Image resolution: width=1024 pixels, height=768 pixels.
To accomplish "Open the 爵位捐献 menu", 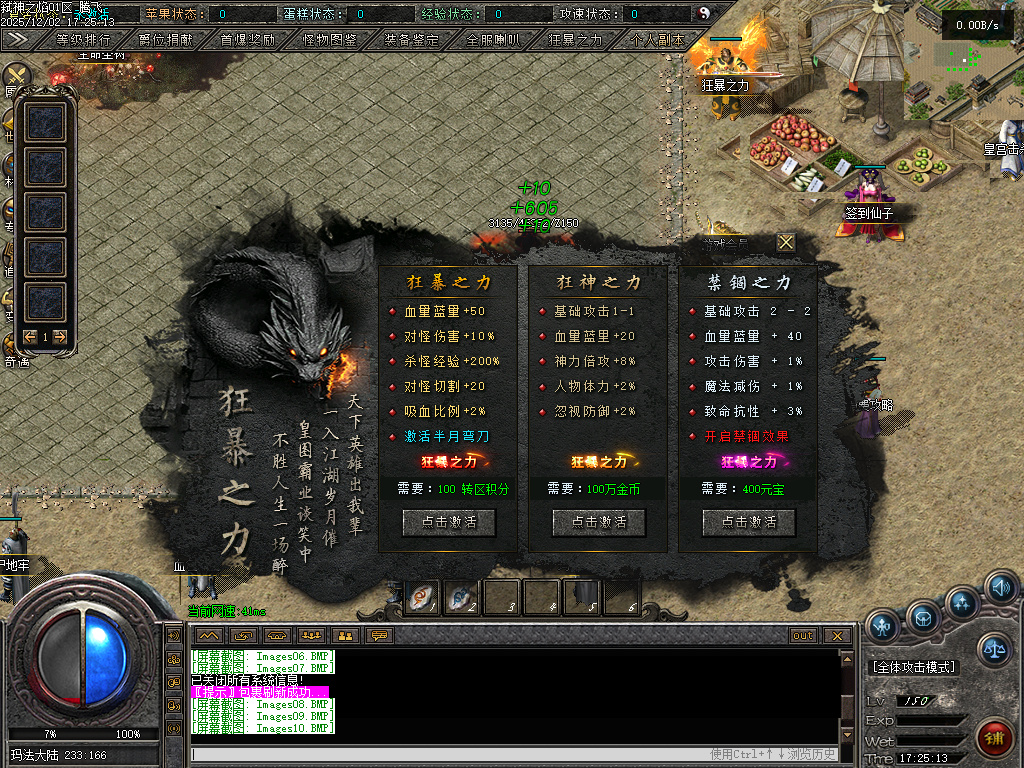I will coord(166,40).
